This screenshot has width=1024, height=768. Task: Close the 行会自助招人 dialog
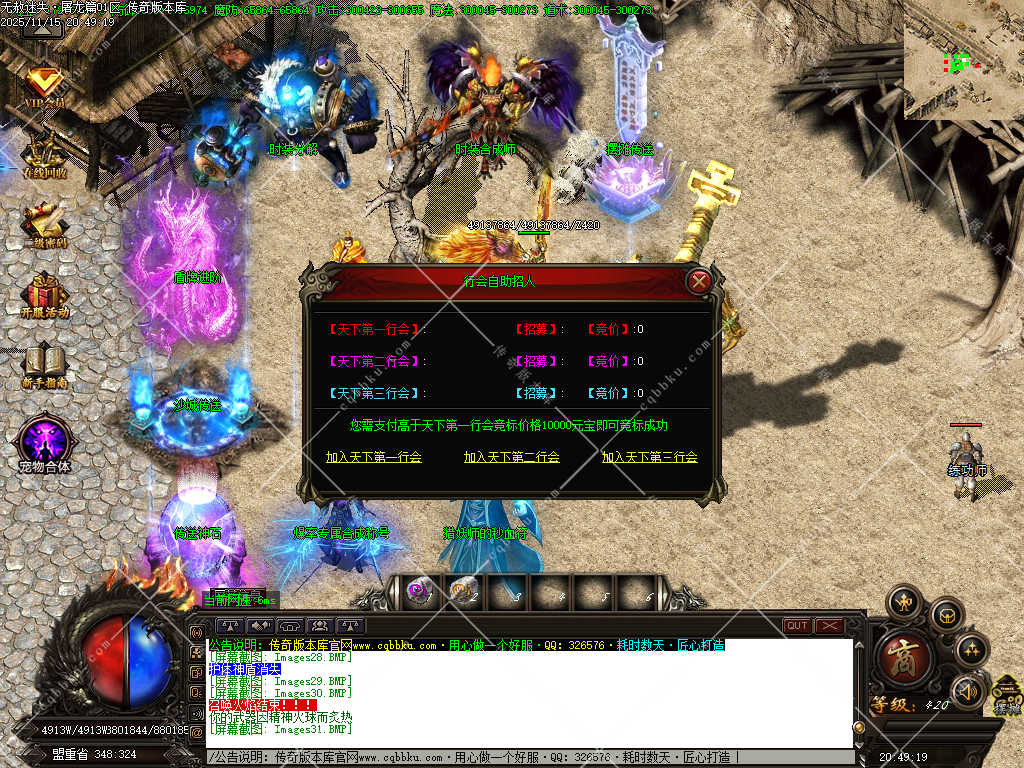click(x=700, y=282)
